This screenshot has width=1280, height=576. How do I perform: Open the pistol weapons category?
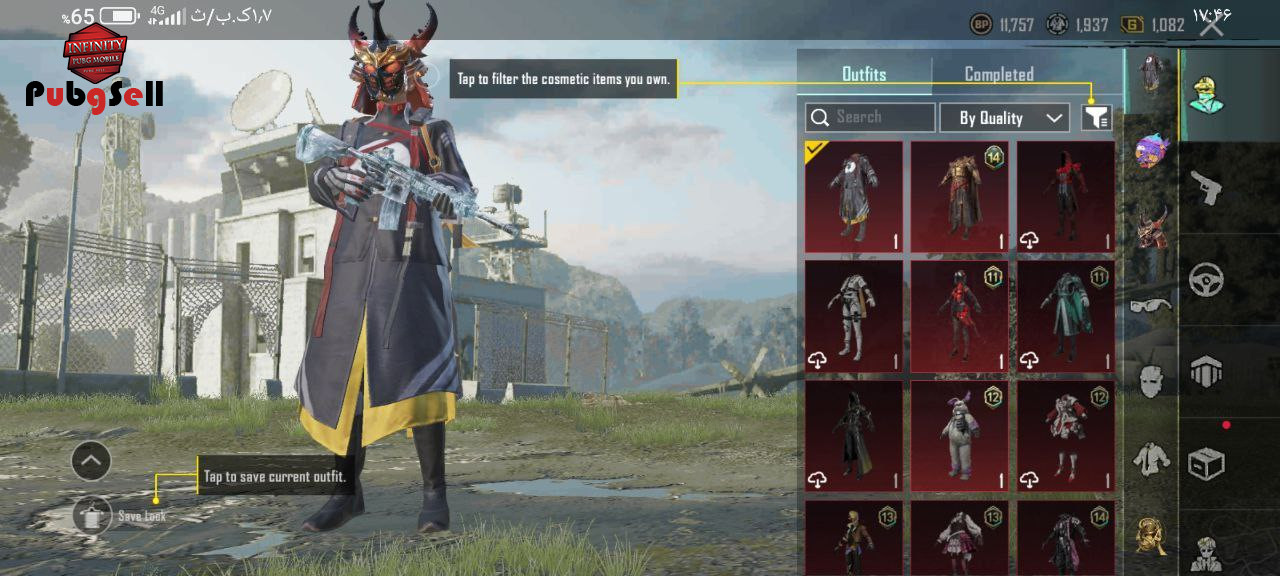pyautogui.click(x=1207, y=187)
